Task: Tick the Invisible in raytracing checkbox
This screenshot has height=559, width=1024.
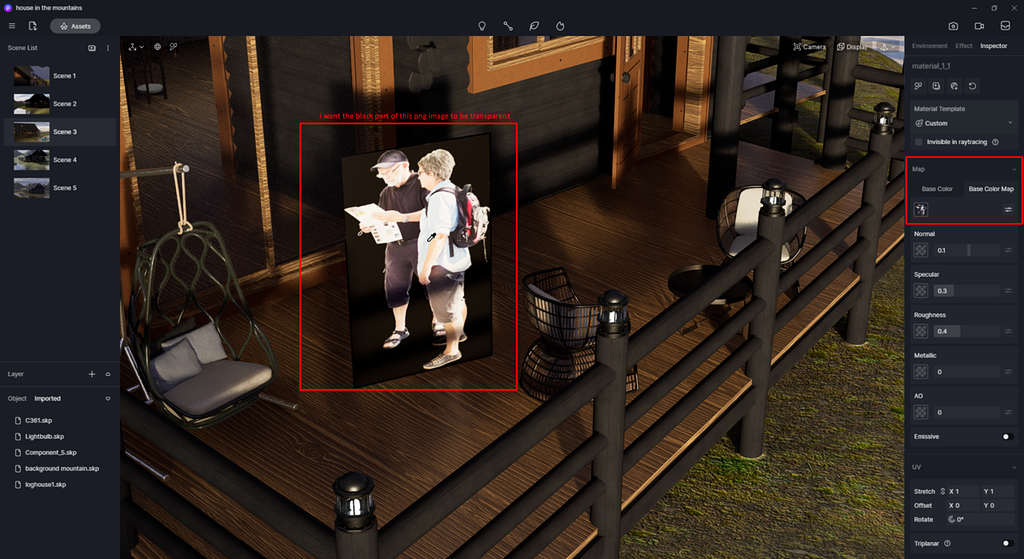Action: (x=919, y=142)
